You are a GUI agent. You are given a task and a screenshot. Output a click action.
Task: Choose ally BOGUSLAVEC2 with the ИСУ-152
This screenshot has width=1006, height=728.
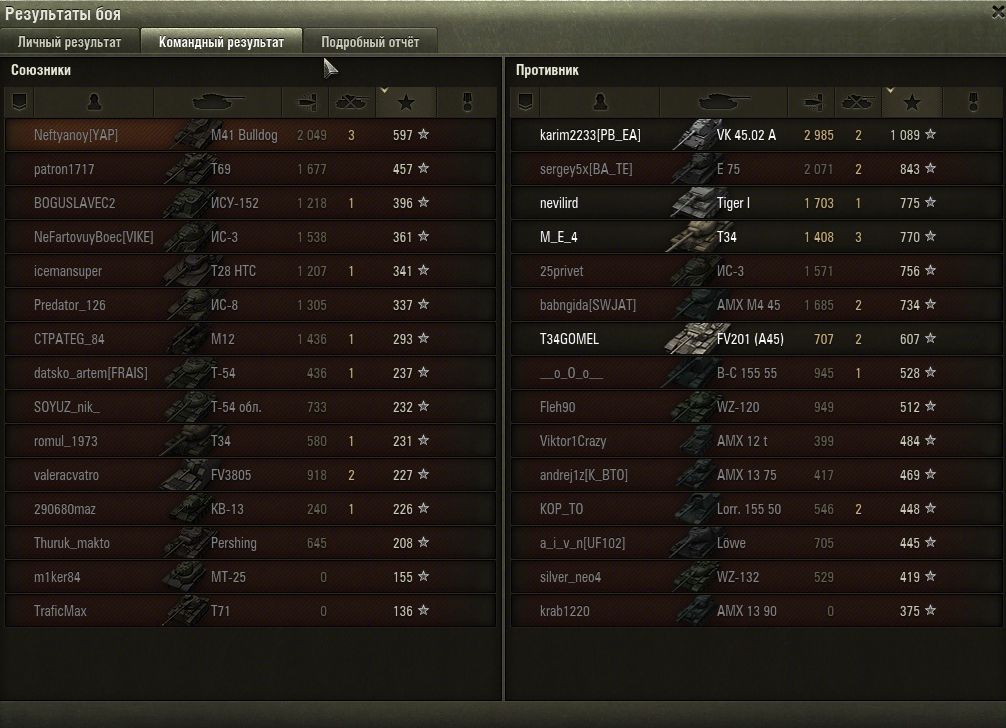250,203
